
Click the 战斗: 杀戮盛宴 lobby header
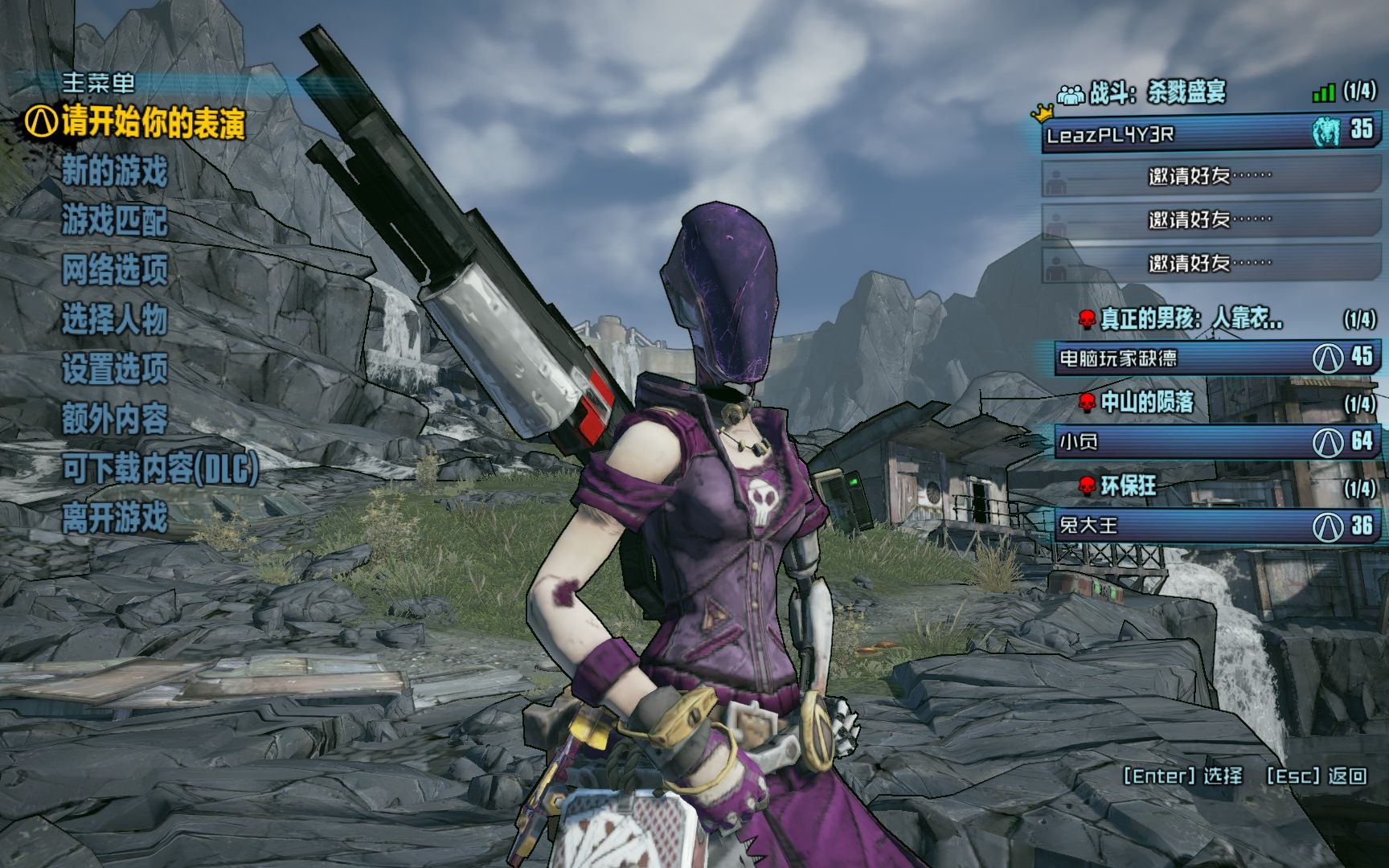1157,93
